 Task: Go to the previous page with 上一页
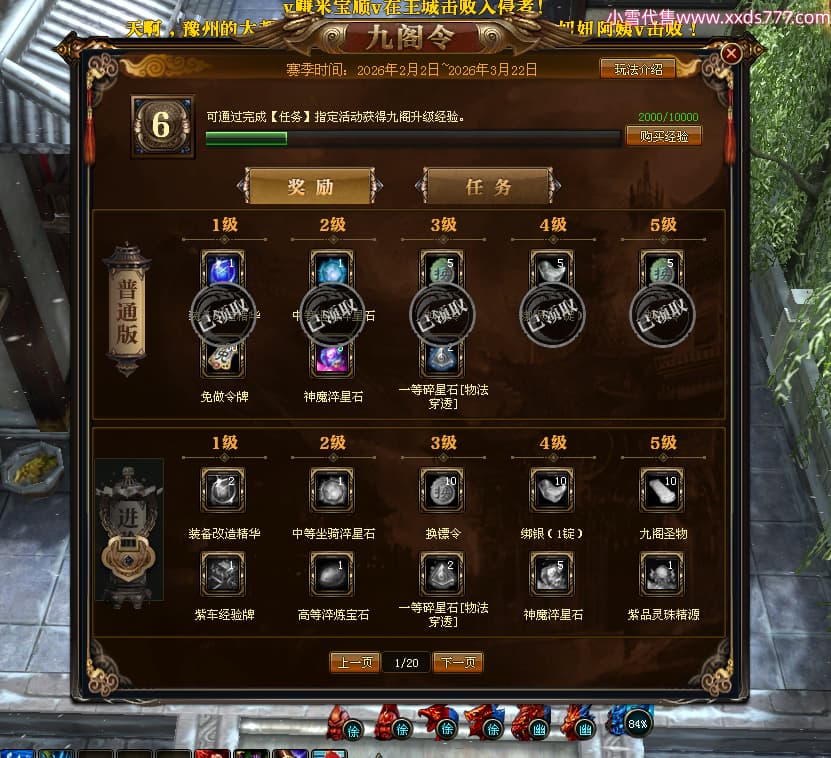point(355,662)
